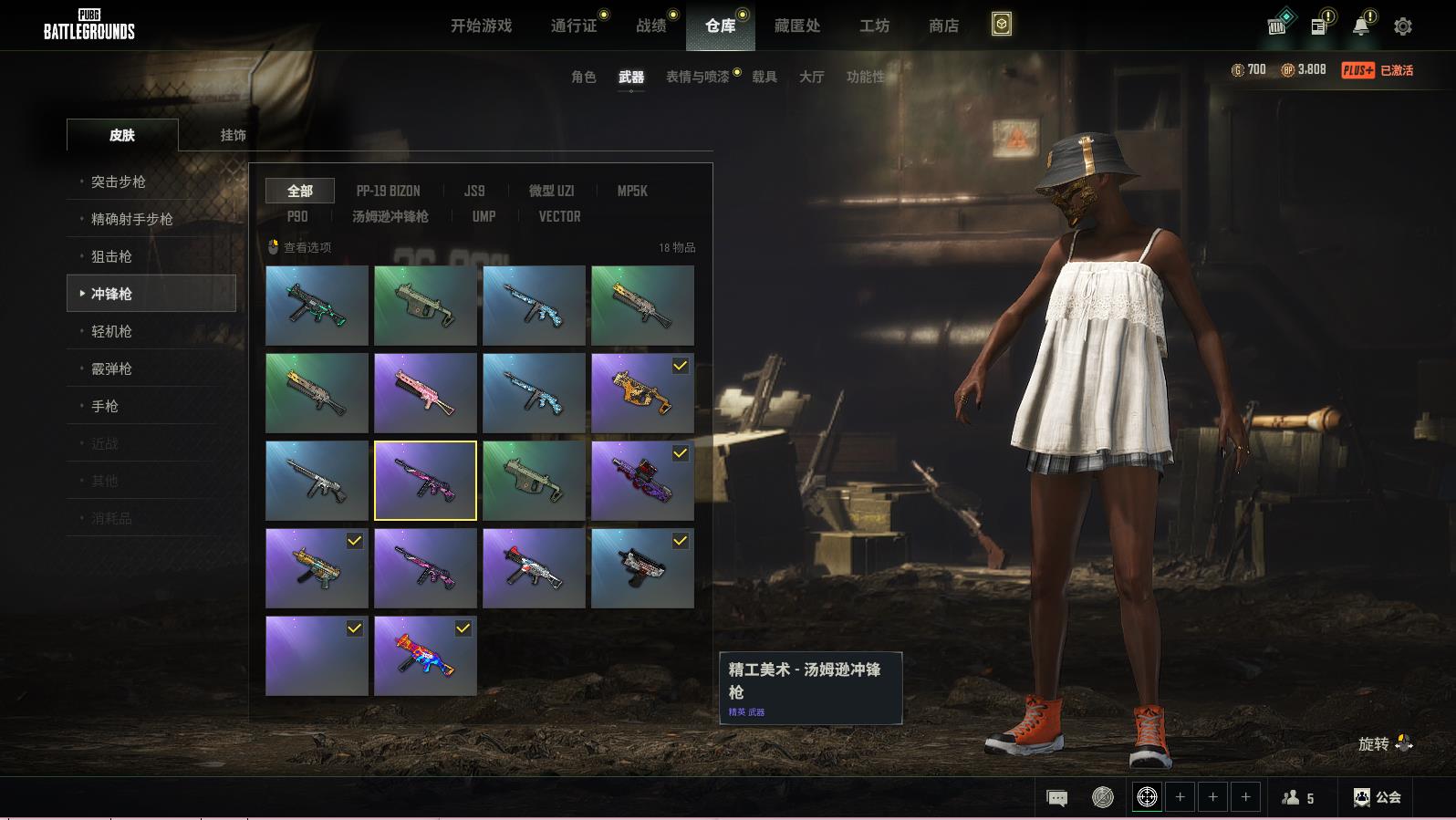
Task: Open the settings gear icon
Action: click(1402, 26)
